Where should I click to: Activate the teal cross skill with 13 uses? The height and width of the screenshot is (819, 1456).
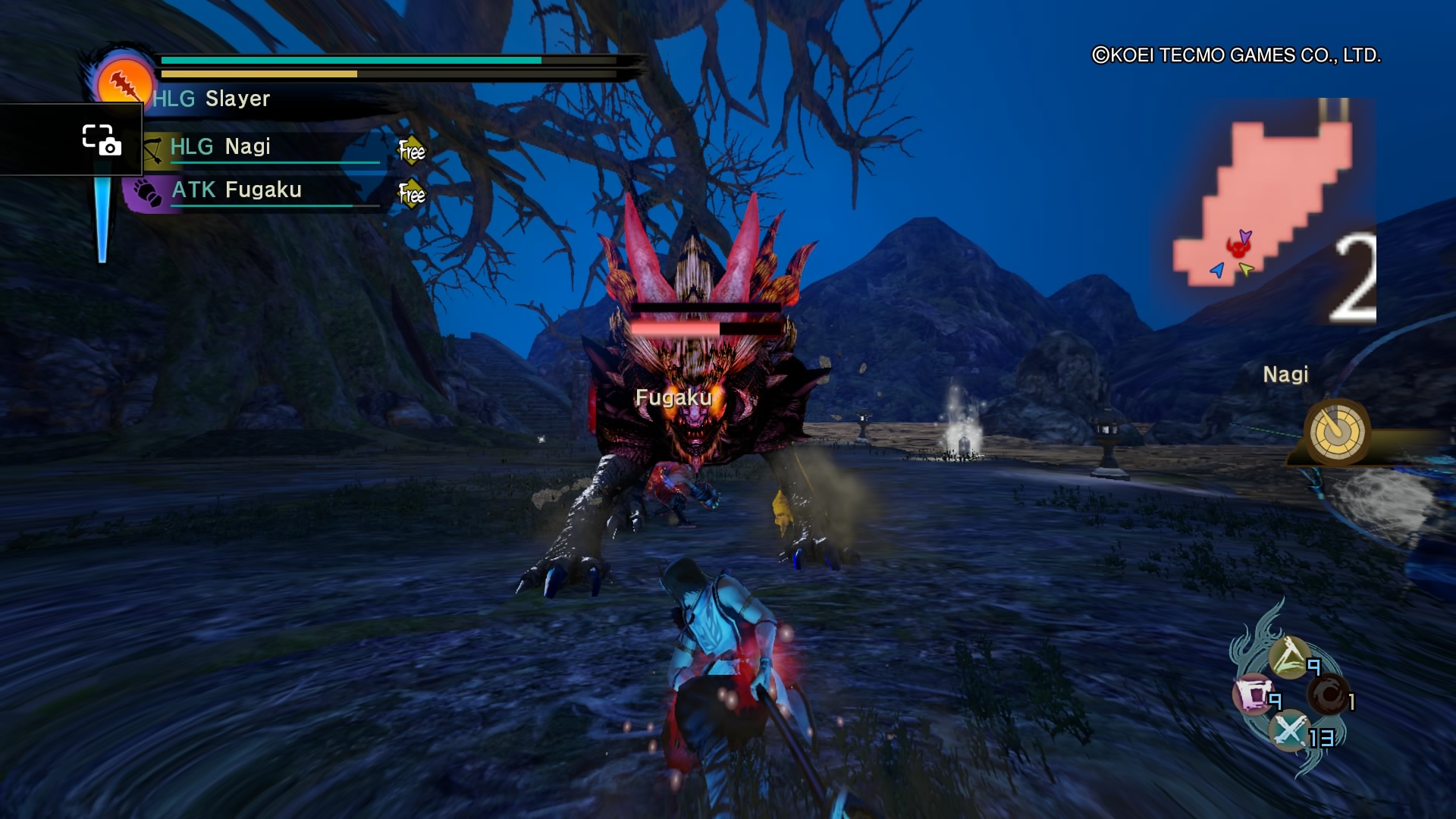(1289, 731)
